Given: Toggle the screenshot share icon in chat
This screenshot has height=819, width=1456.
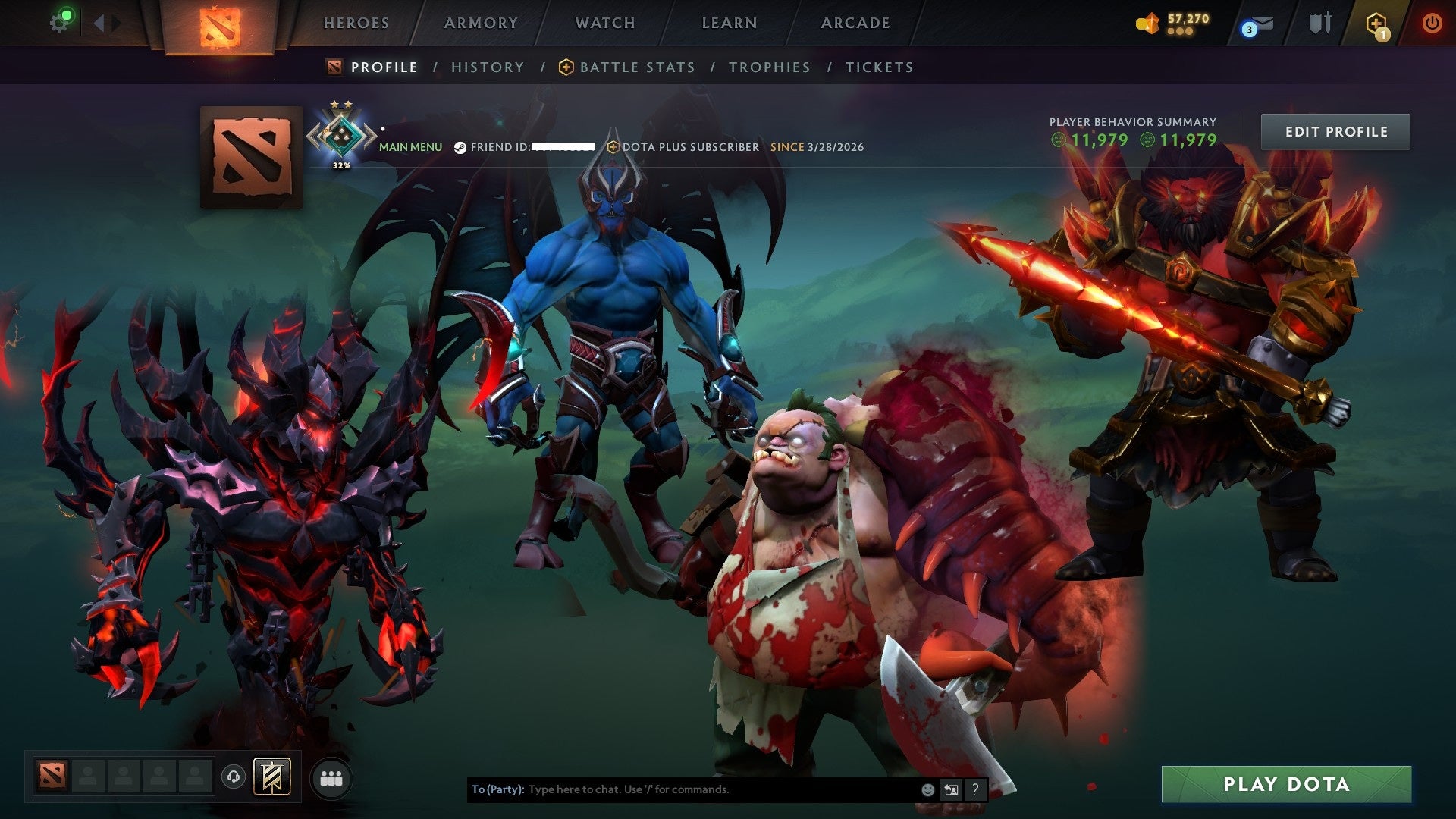Looking at the screenshot, I should (952, 789).
